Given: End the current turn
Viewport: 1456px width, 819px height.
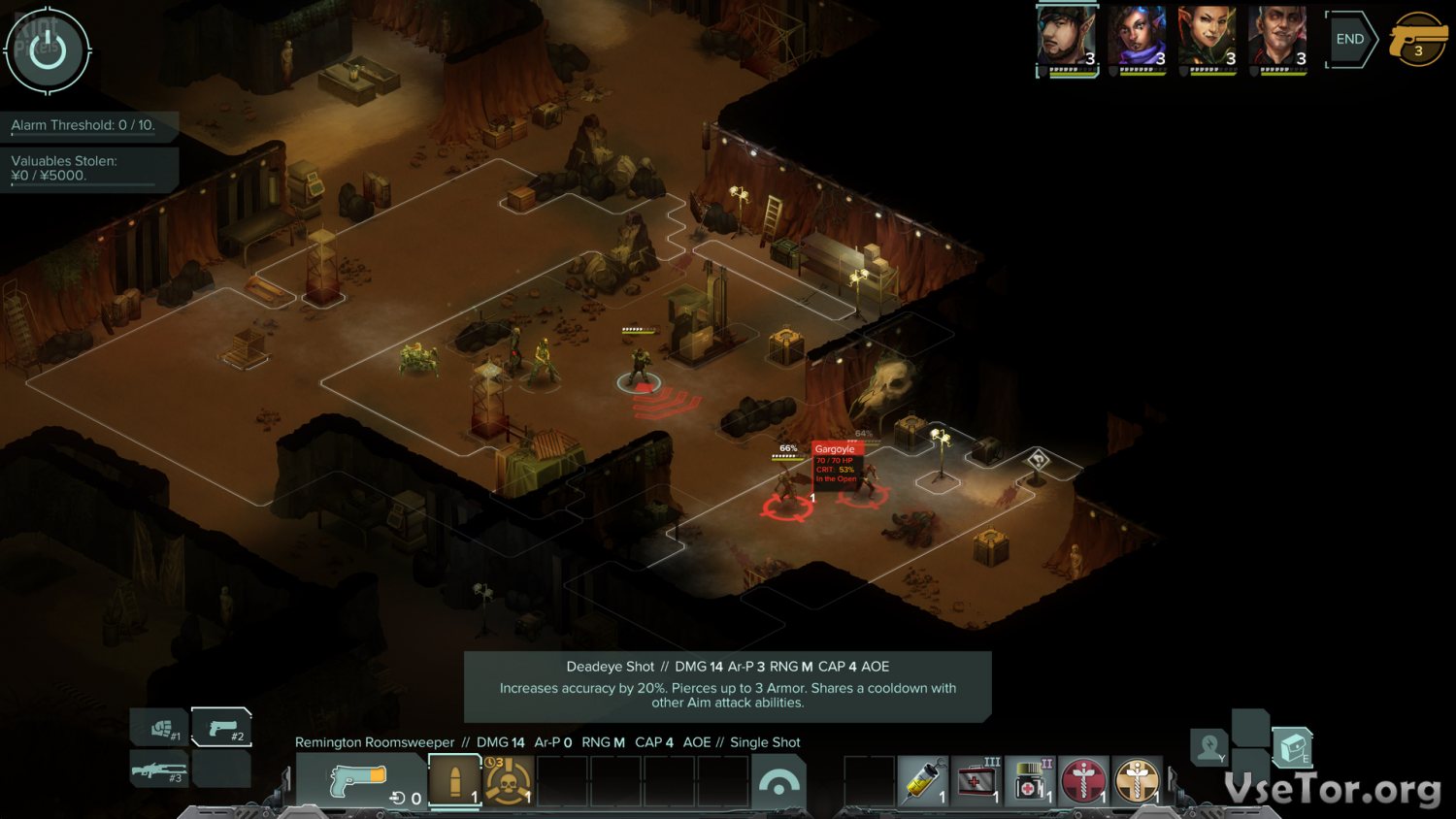Looking at the screenshot, I should [1350, 40].
